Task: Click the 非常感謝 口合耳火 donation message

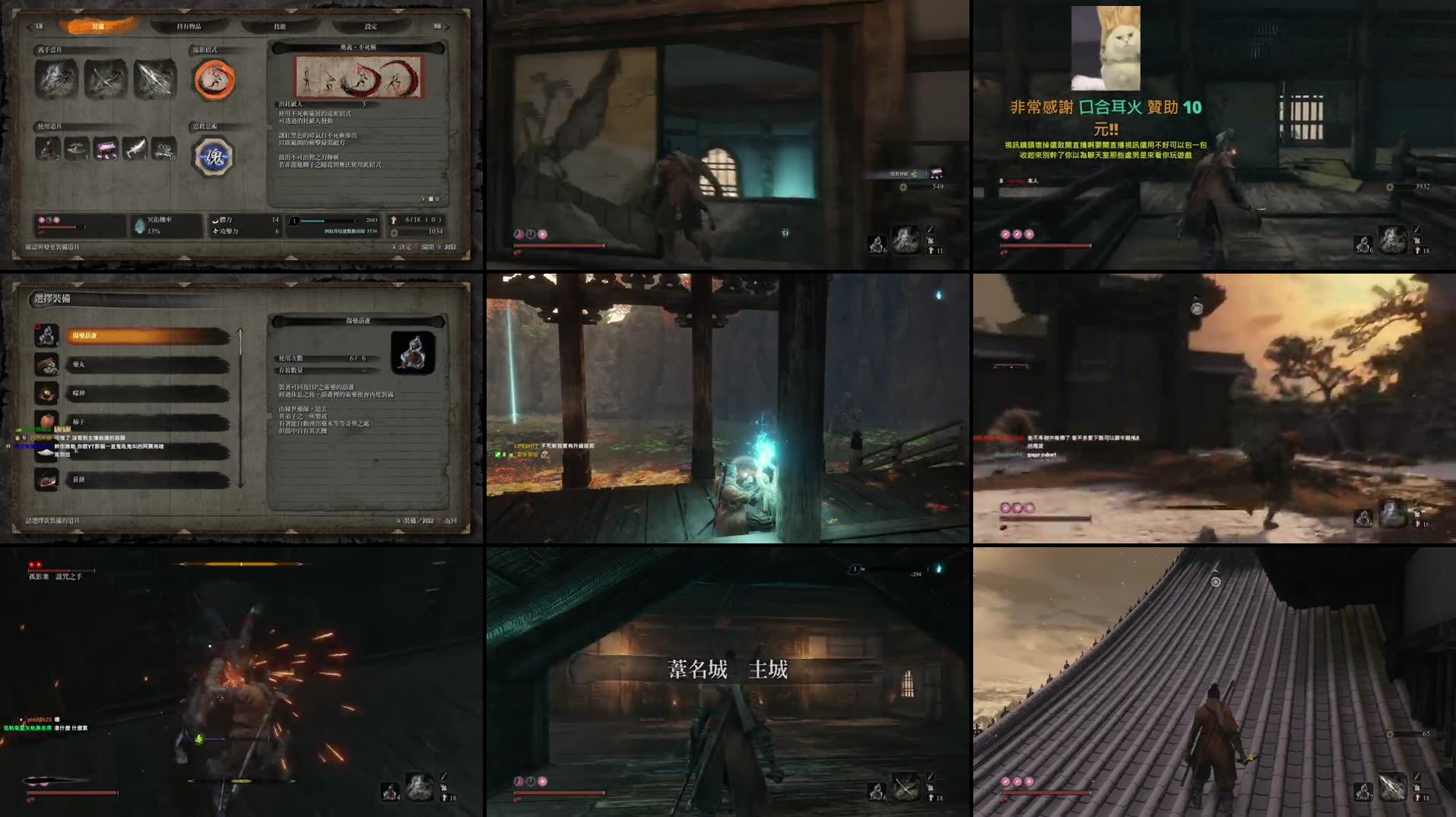Action: [1104, 107]
